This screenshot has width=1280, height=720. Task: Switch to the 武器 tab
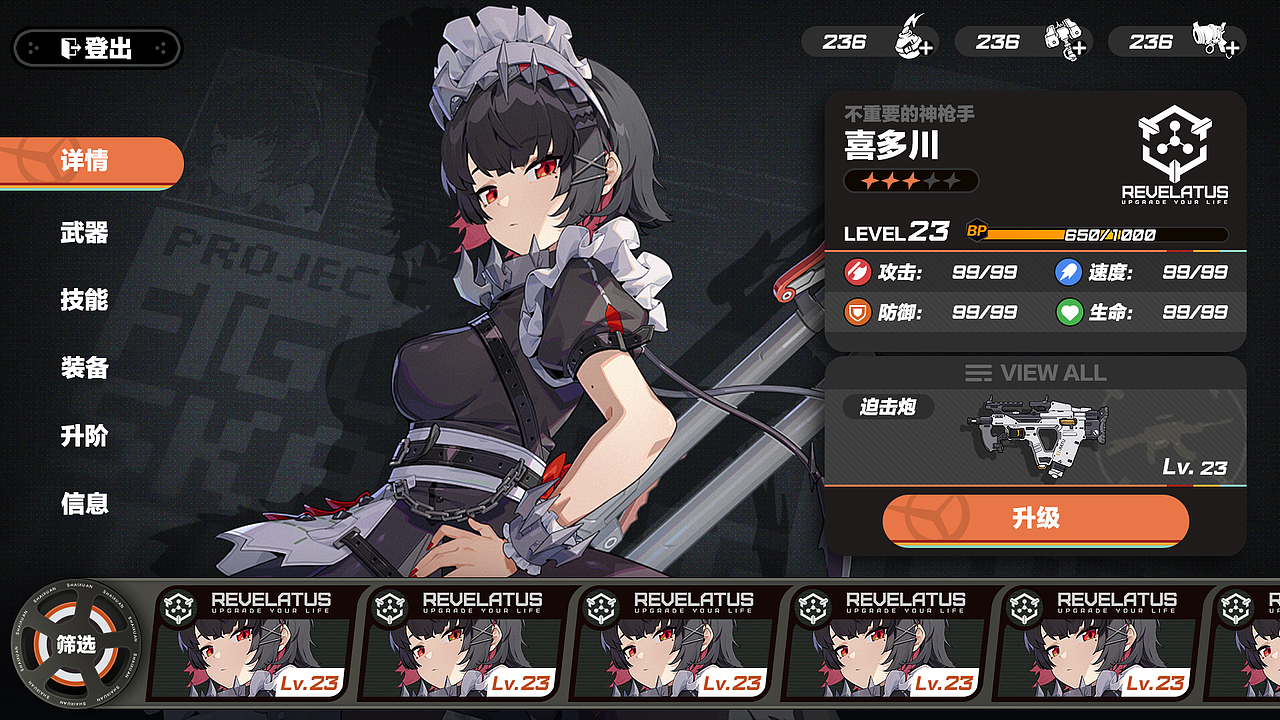[82, 231]
